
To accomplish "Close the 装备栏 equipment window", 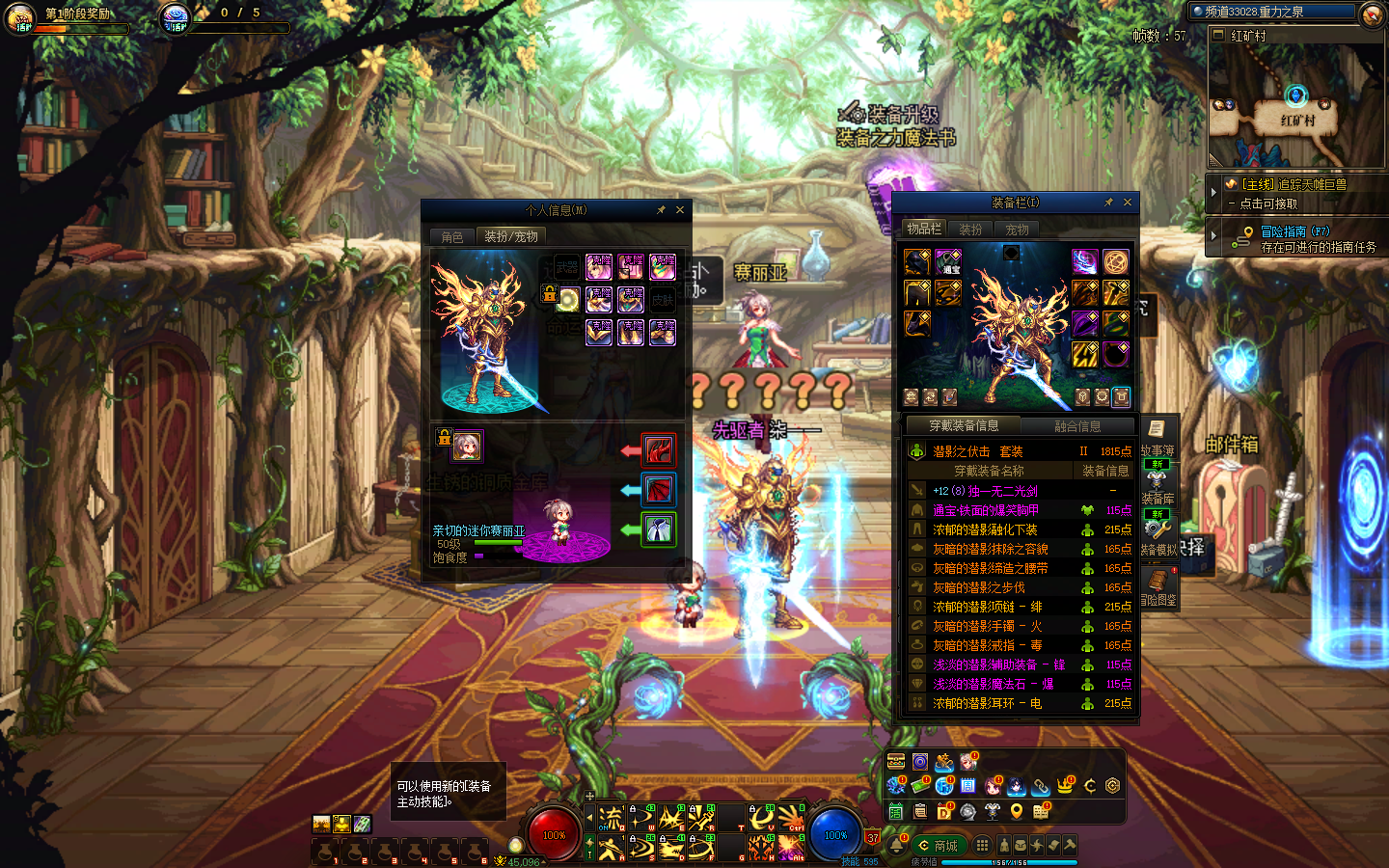I will tap(1128, 203).
